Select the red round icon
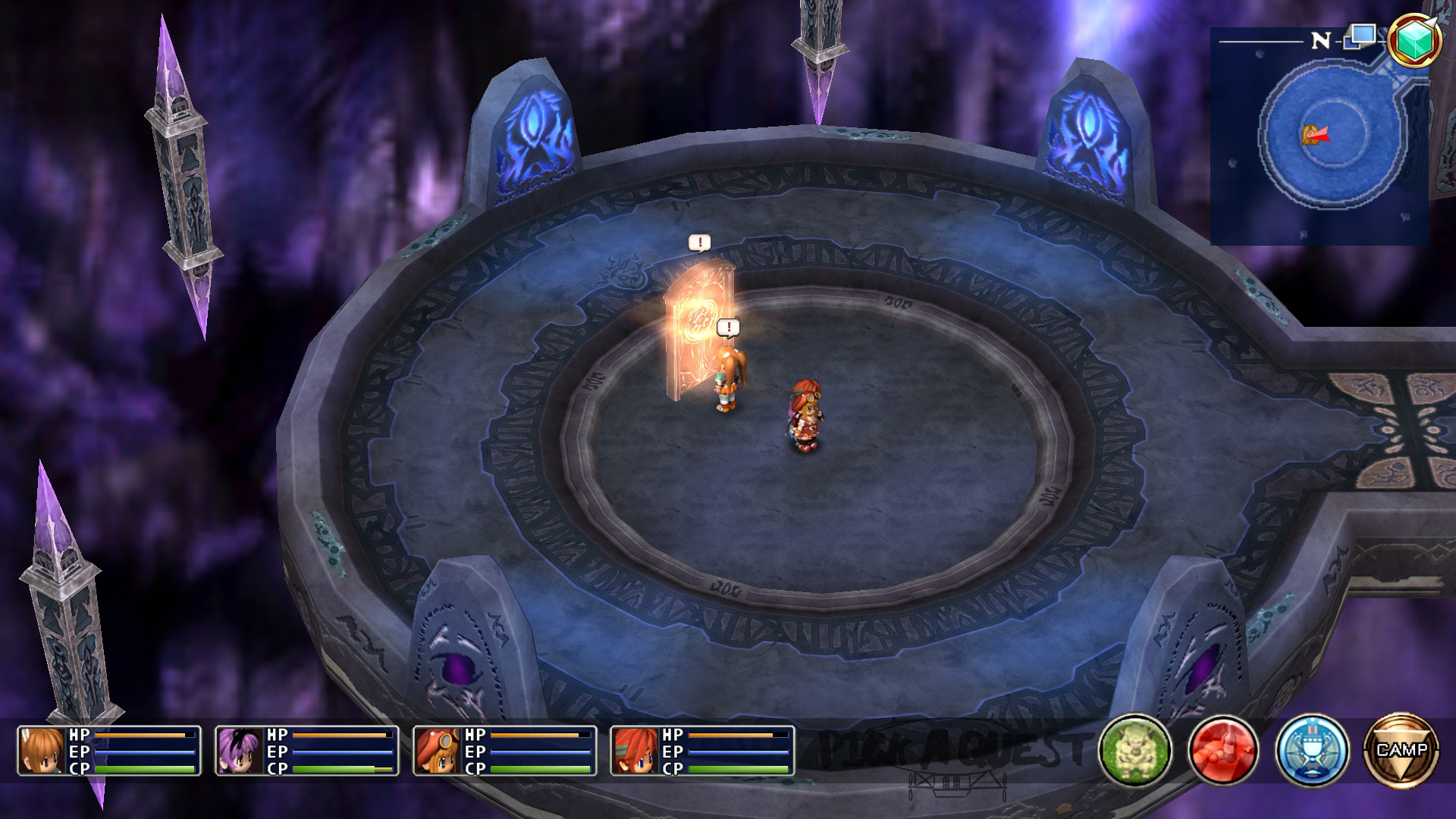1456x819 pixels. [1223, 750]
